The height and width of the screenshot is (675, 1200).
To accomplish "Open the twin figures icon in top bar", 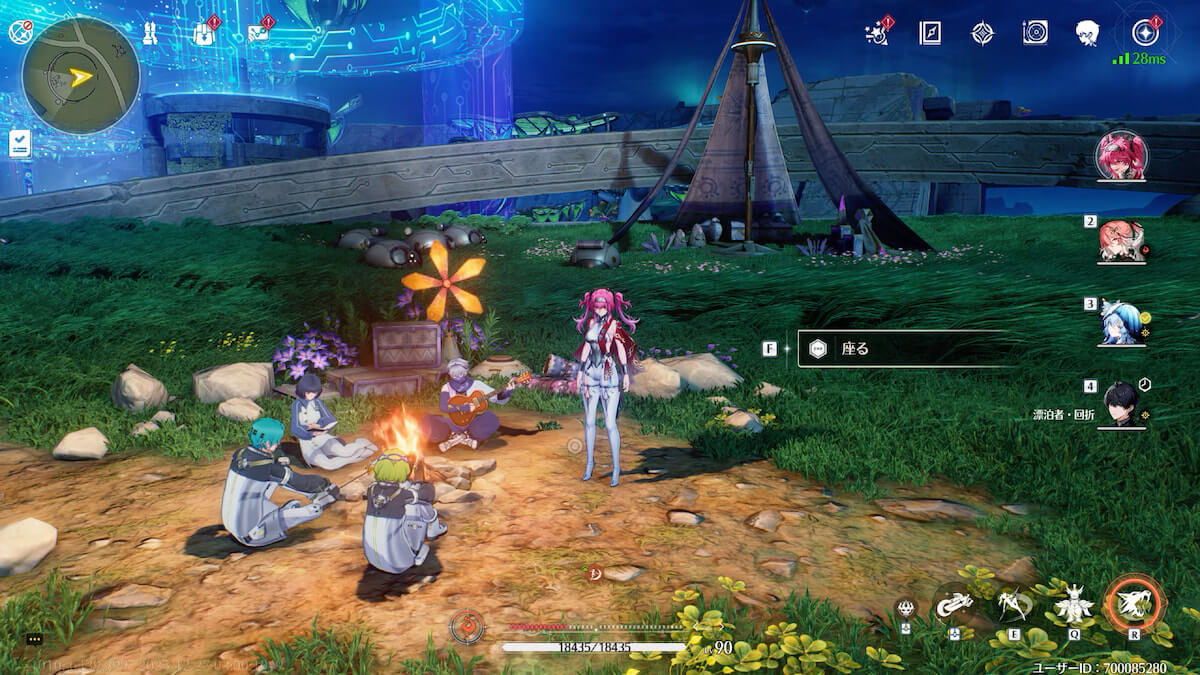I will 151,33.
